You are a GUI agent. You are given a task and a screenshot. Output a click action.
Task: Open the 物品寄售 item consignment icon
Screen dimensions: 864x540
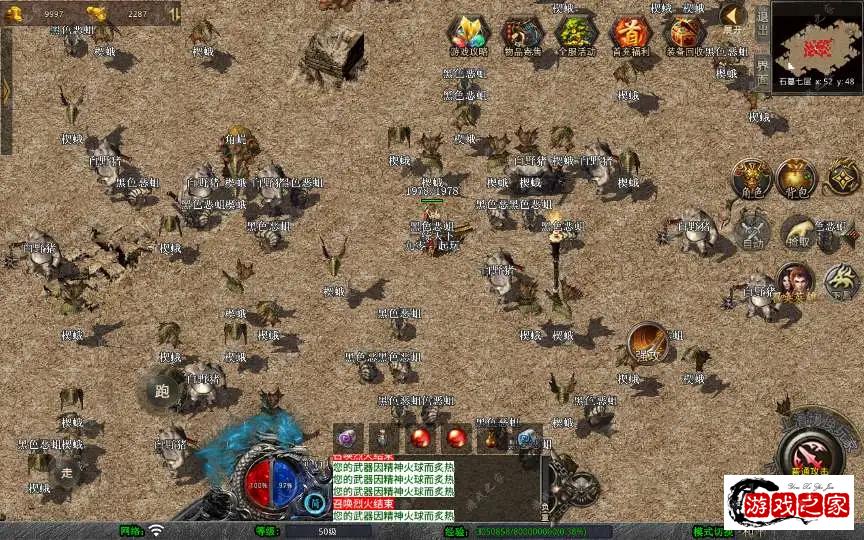(522, 35)
